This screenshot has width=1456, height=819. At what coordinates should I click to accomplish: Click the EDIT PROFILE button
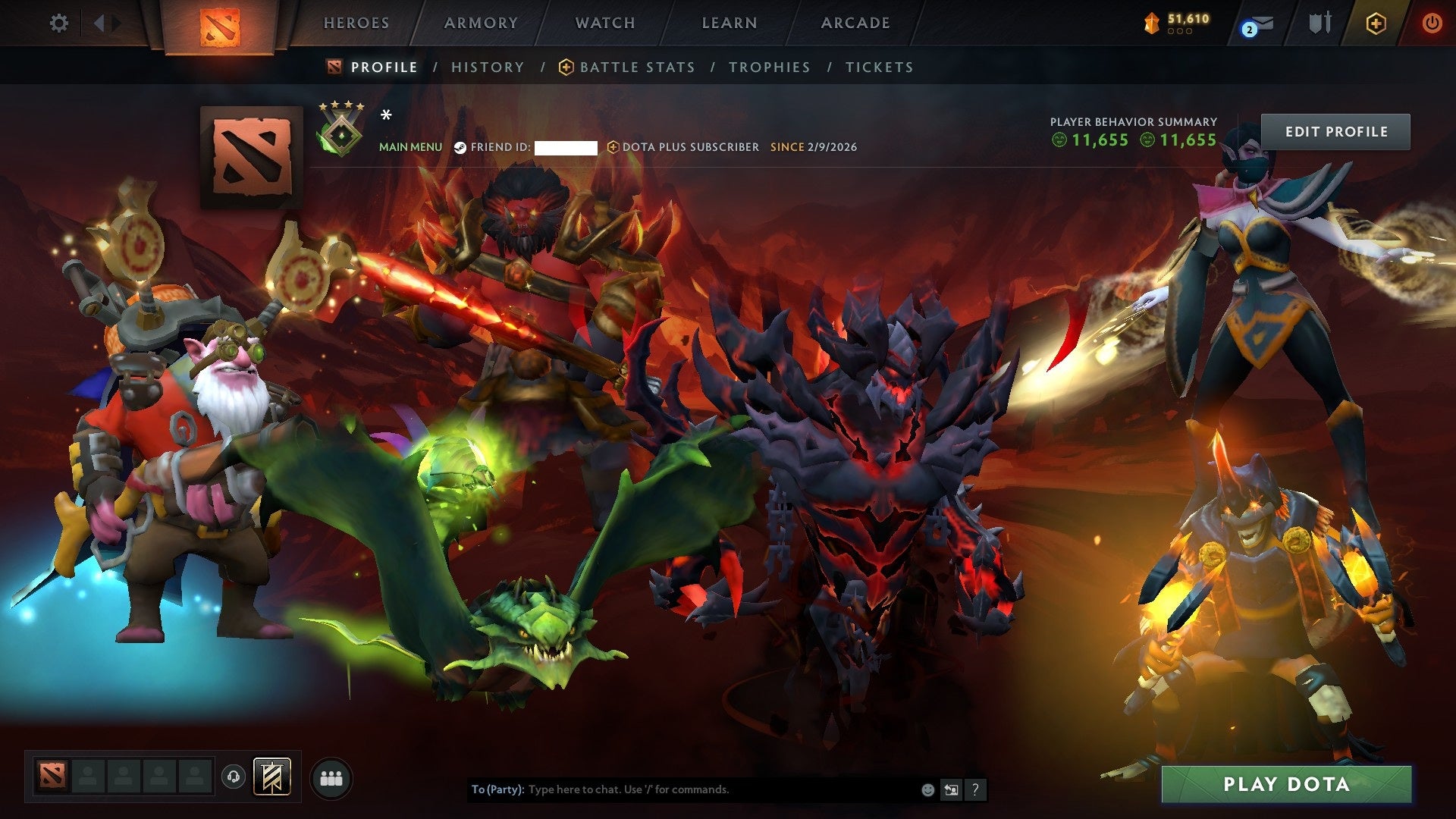click(1335, 130)
